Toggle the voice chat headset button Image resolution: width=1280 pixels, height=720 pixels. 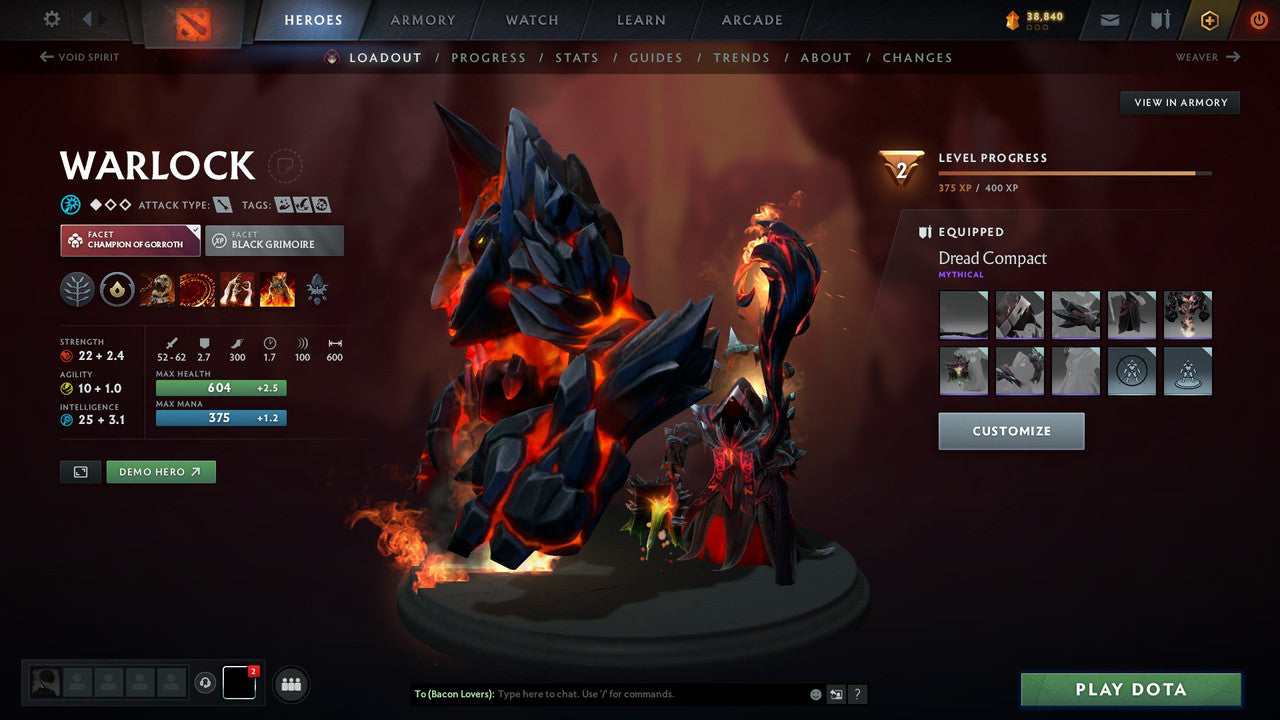[x=207, y=684]
